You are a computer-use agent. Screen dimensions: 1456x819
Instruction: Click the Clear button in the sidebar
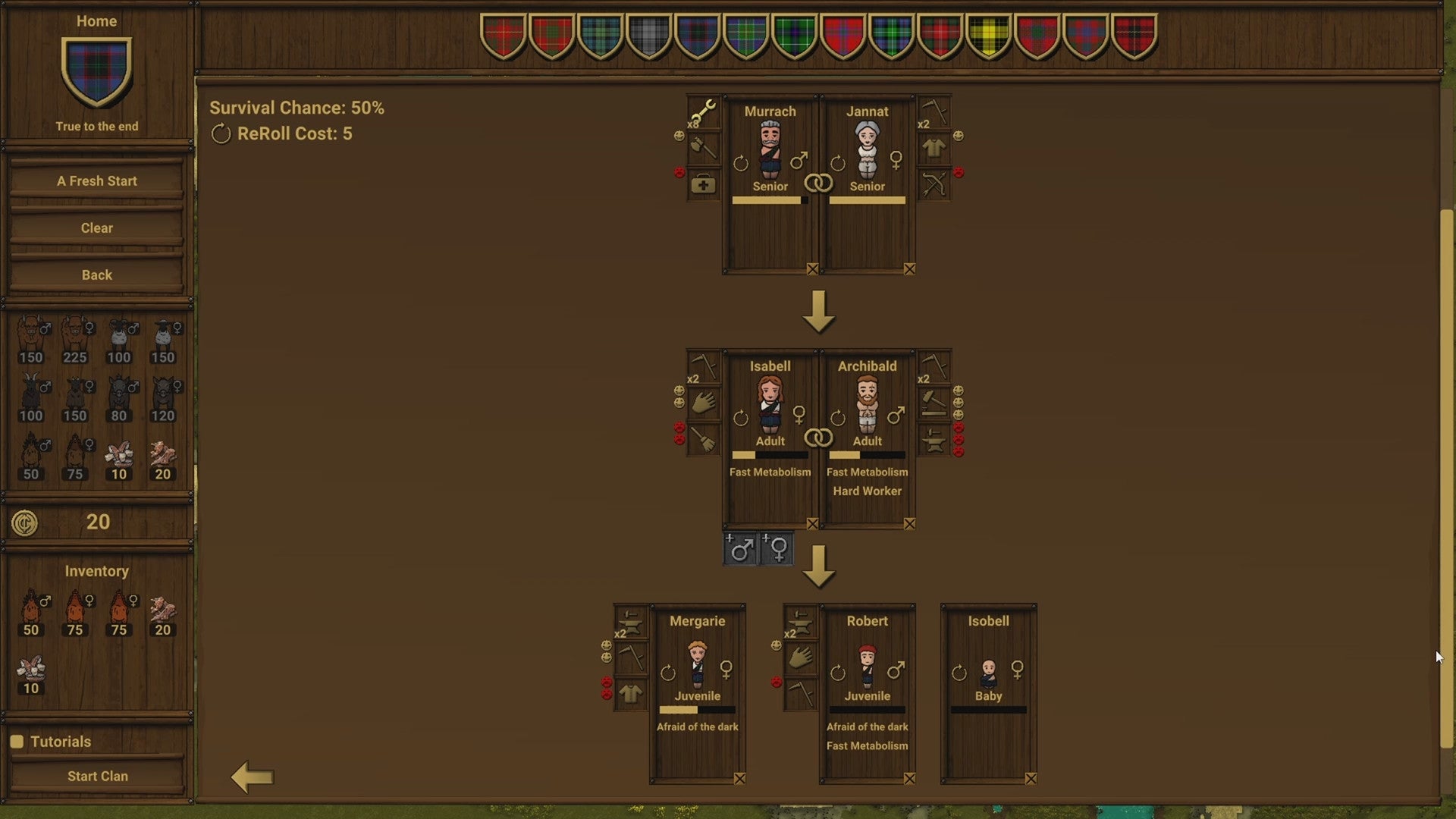[96, 227]
